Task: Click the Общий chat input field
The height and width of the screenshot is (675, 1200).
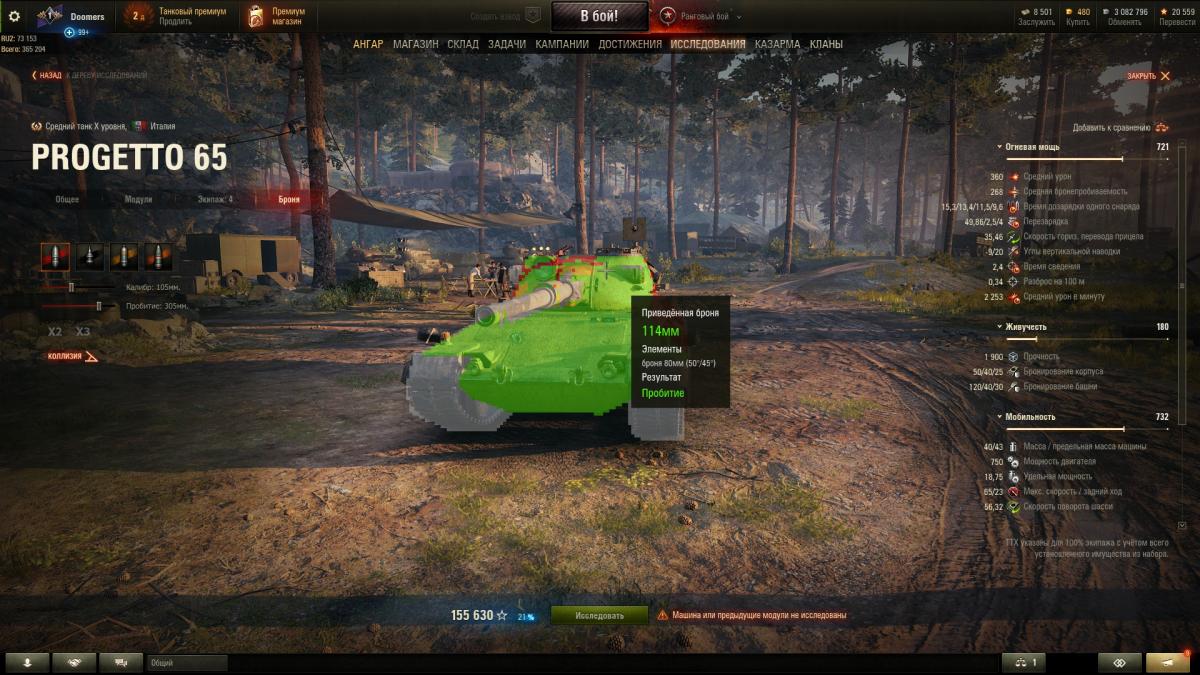Action: (x=187, y=662)
